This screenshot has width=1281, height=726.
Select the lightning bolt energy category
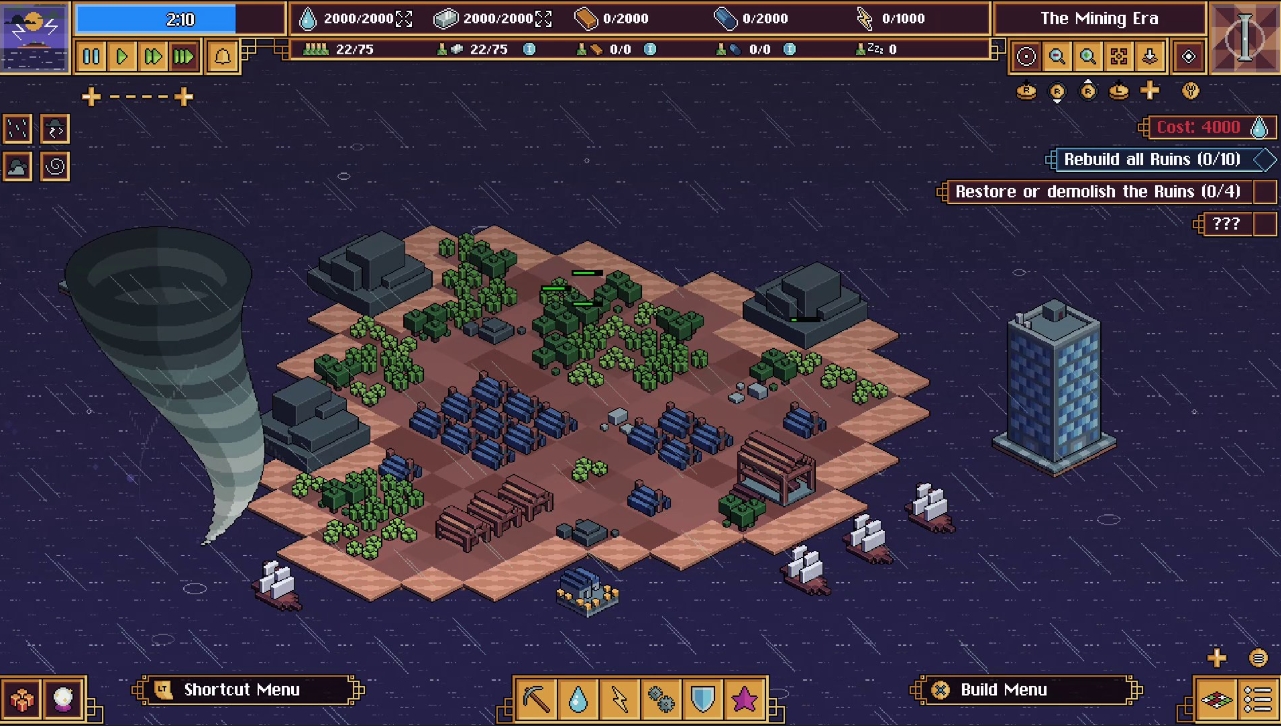click(x=620, y=698)
